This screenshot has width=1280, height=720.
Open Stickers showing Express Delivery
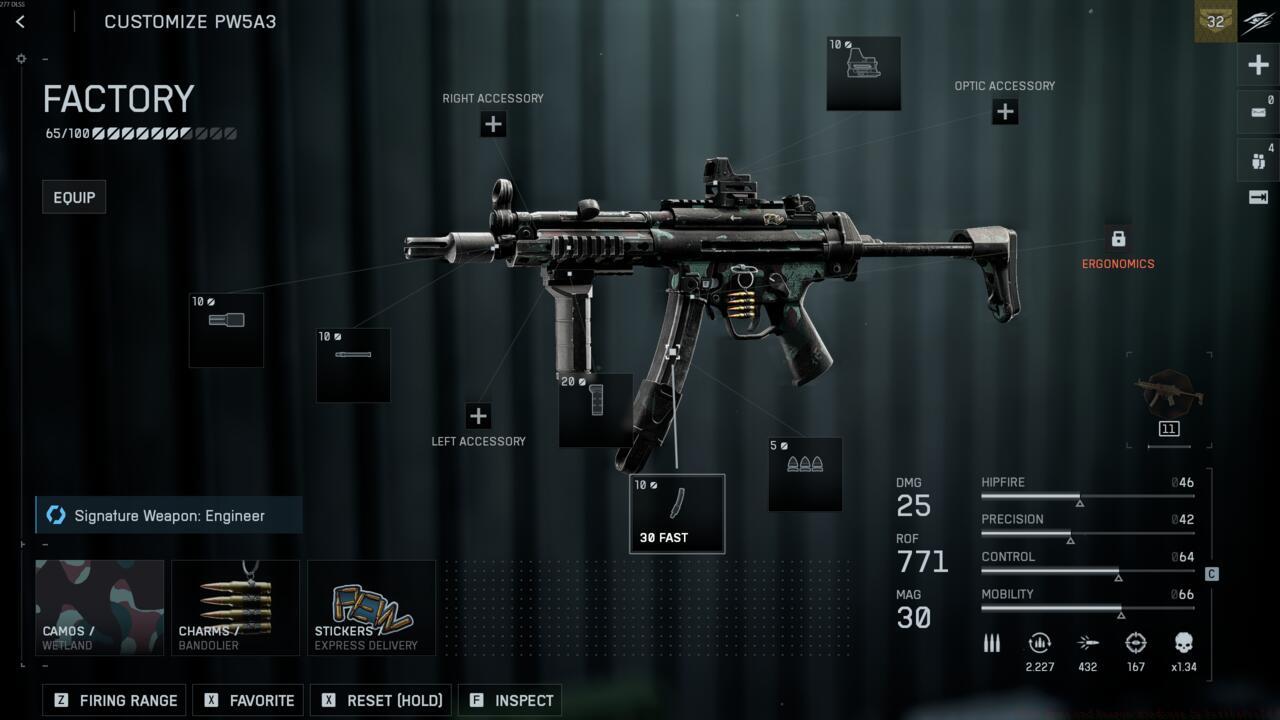(x=371, y=607)
